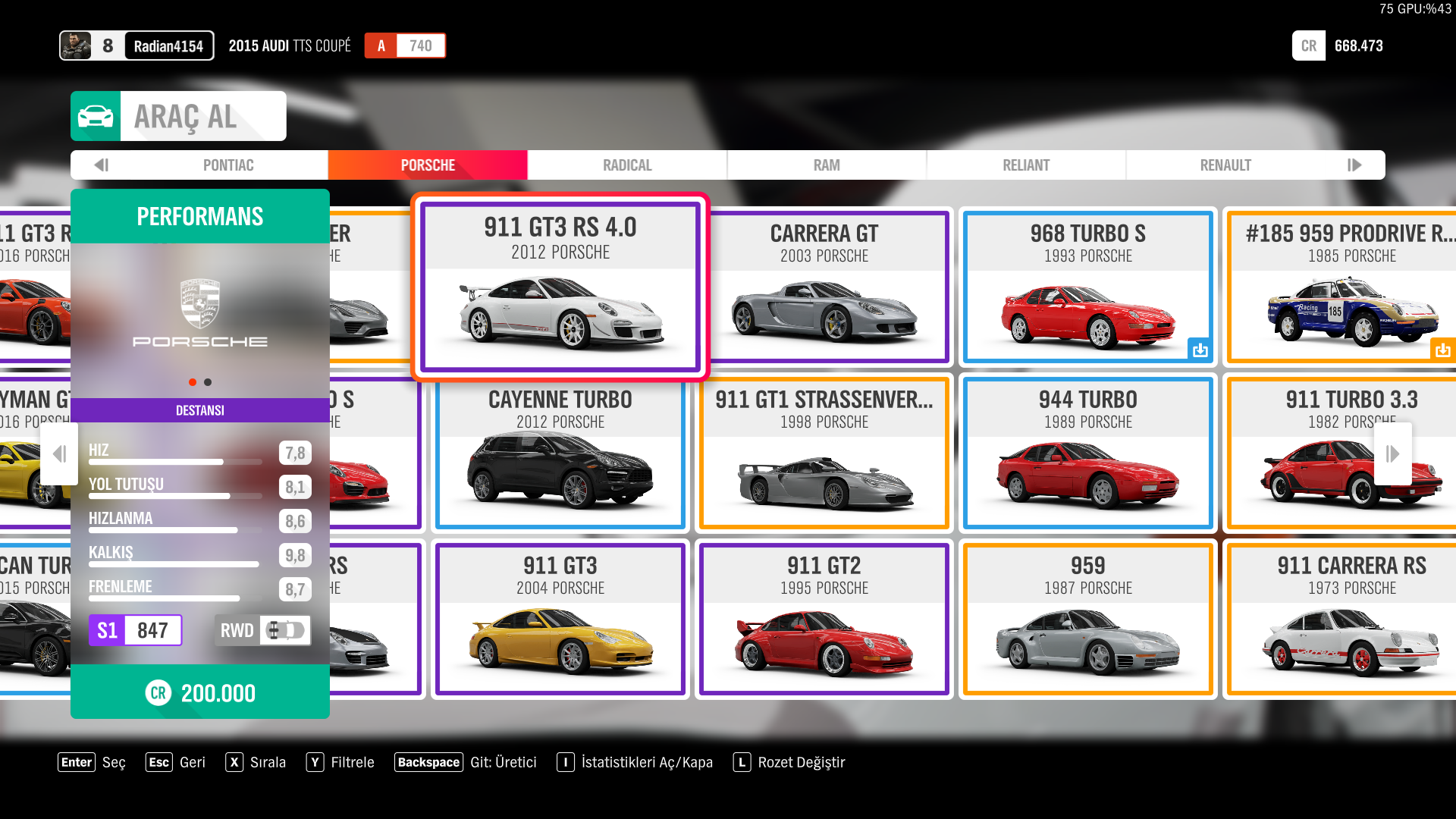Click the next manufacturer arrow
This screenshot has height=819, width=1456.
click(1354, 165)
